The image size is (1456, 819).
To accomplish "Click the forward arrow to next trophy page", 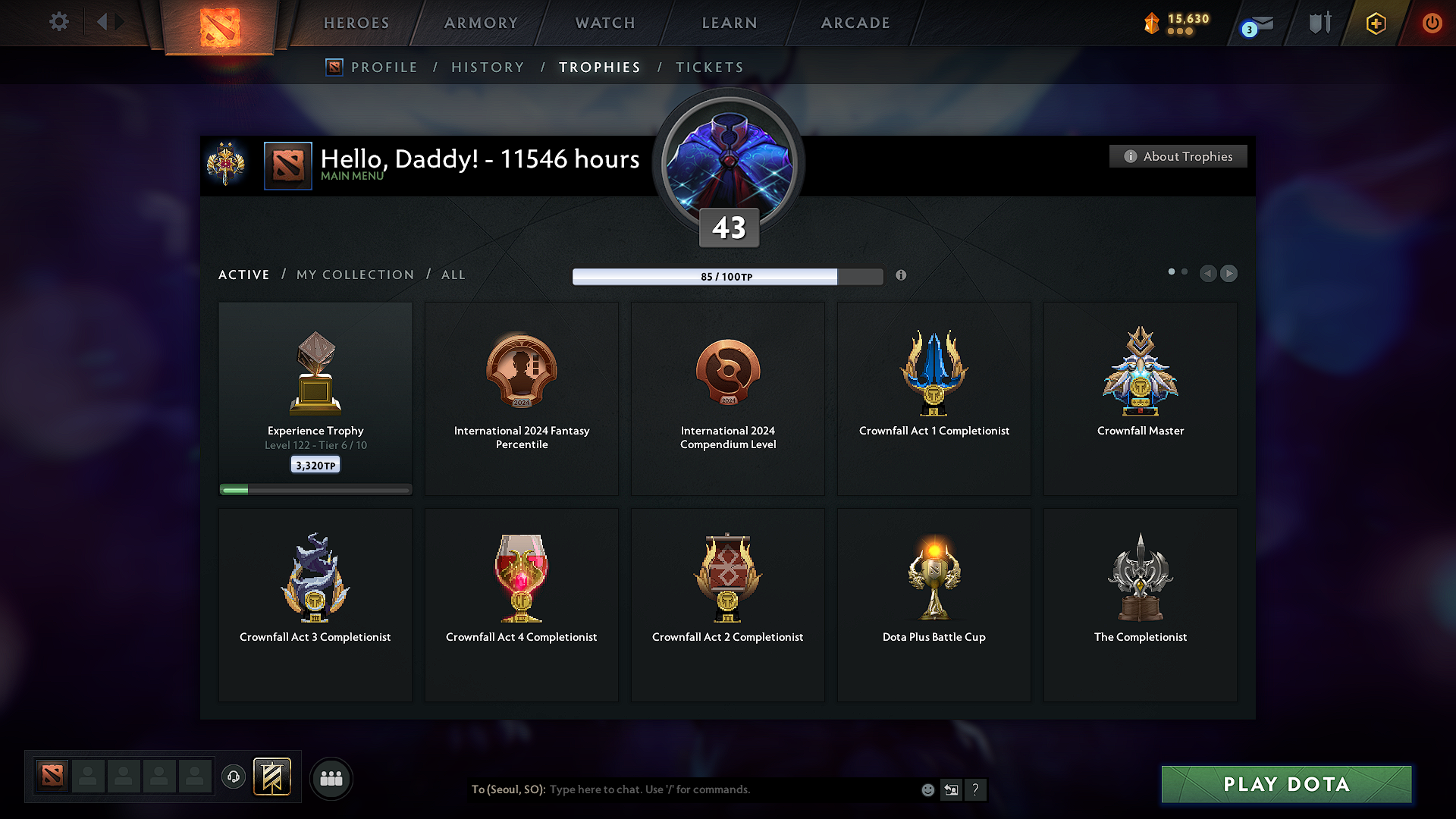I will point(1228,274).
